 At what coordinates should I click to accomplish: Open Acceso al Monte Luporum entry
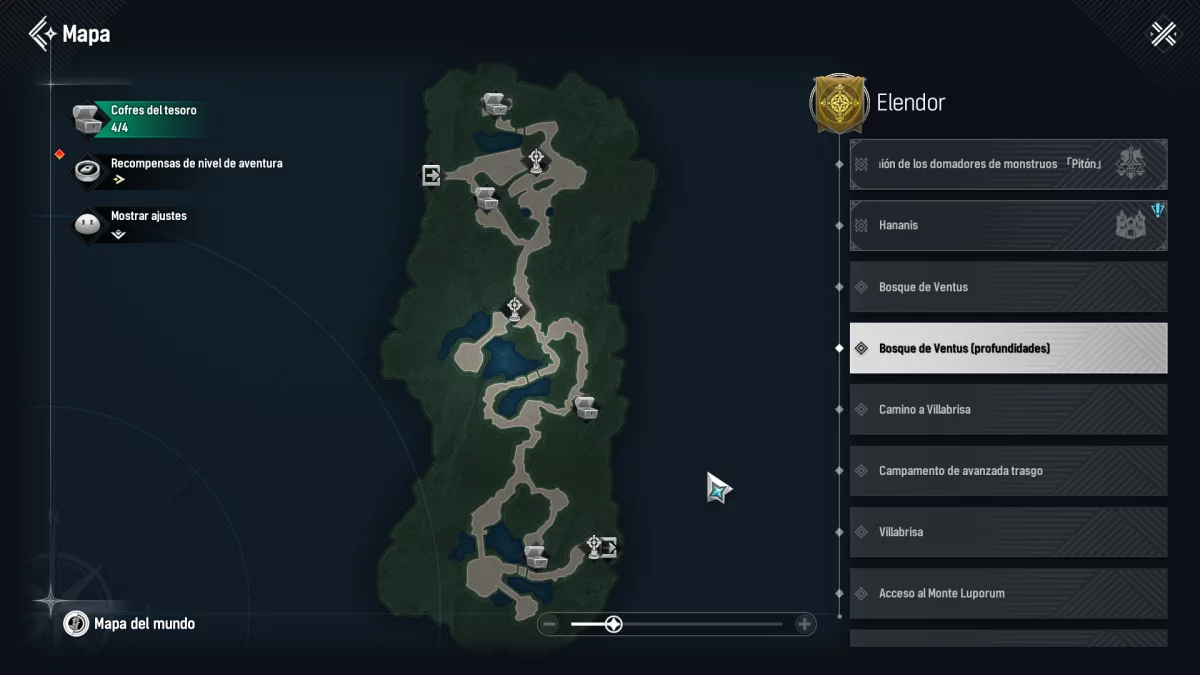click(1008, 593)
